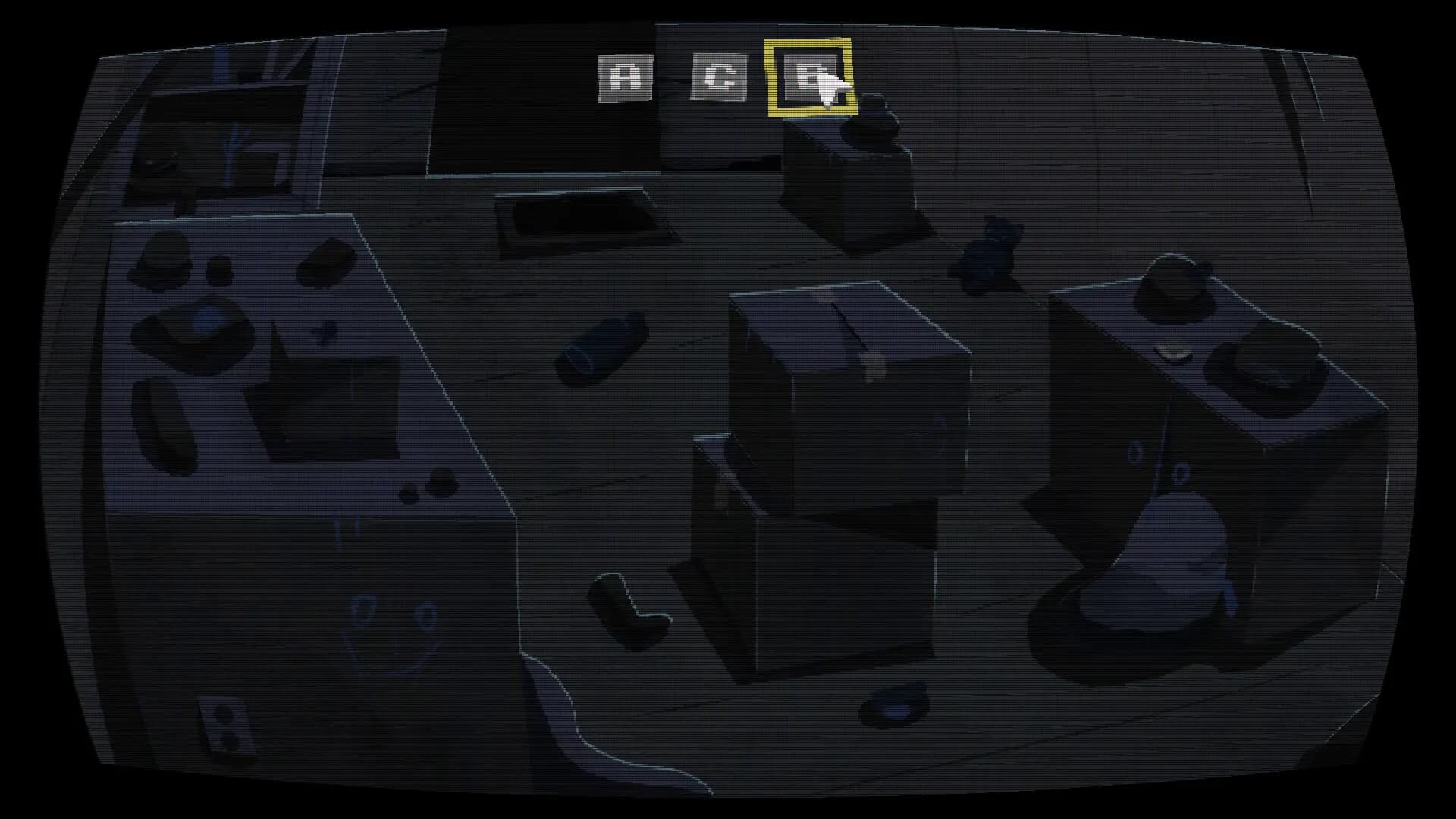Screen dimensions: 1456x819
Task: Click the hat atop the right crate
Action: (1175, 288)
